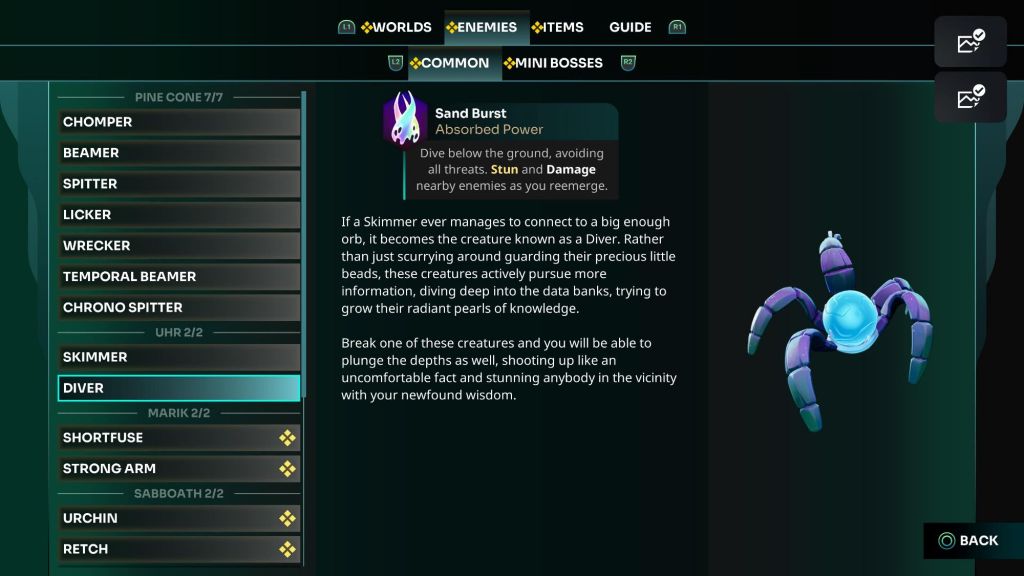Click the highlighted Diver entry
The width and height of the screenshot is (1024, 576).
click(x=179, y=388)
